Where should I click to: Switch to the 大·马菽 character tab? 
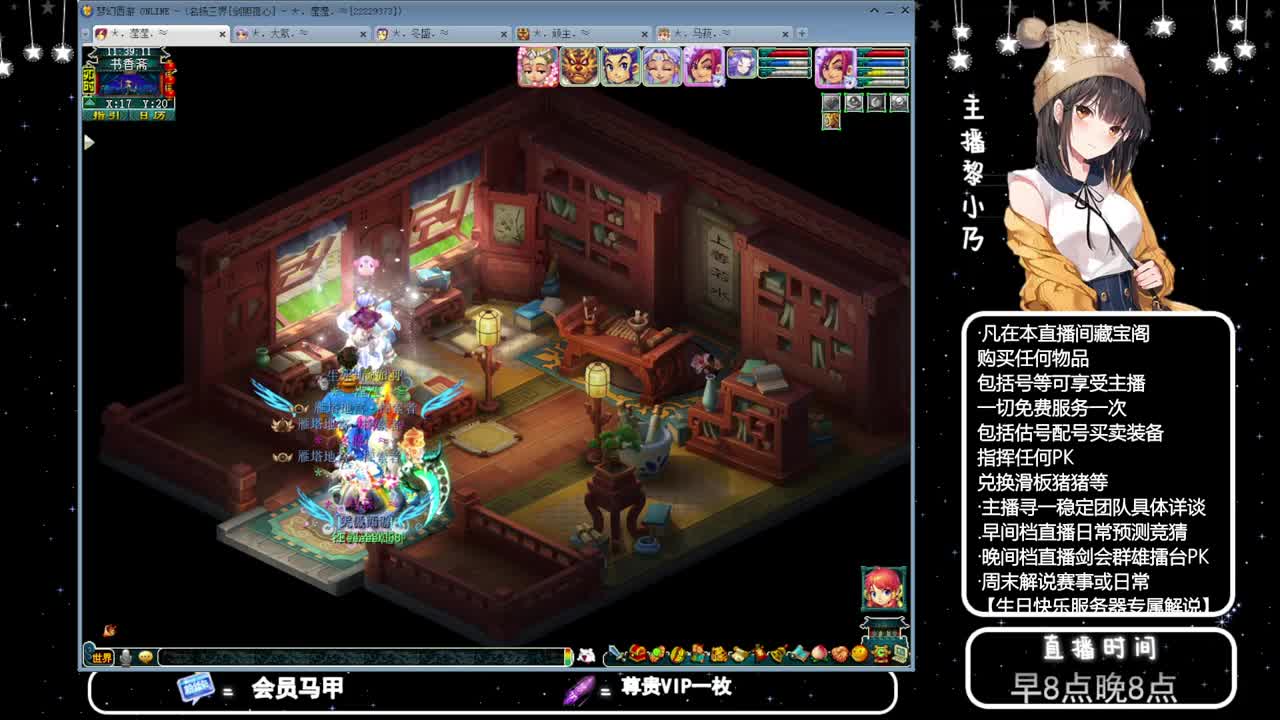(x=700, y=32)
